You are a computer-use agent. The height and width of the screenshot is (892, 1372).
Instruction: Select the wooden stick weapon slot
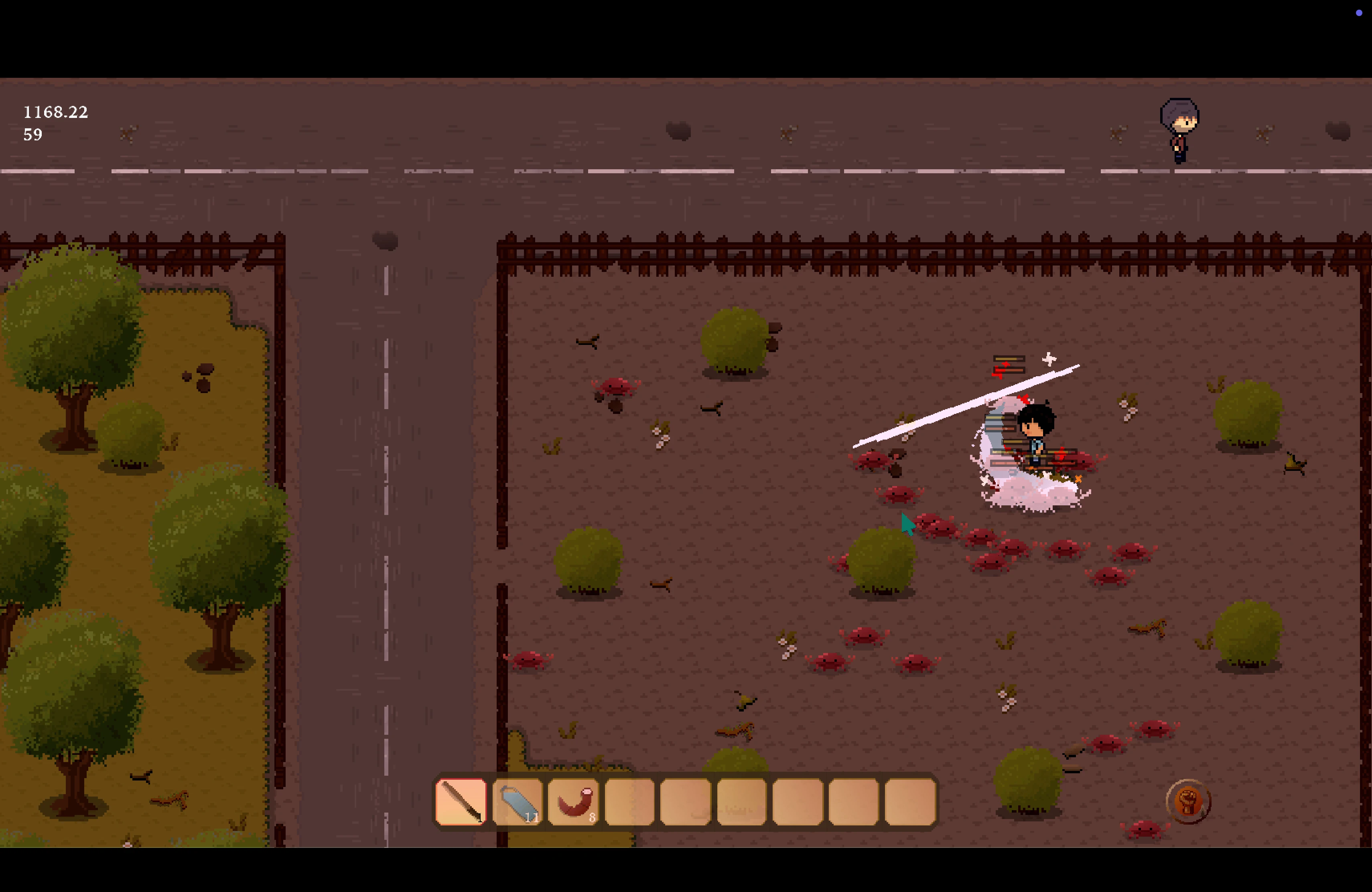coord(461,801)
